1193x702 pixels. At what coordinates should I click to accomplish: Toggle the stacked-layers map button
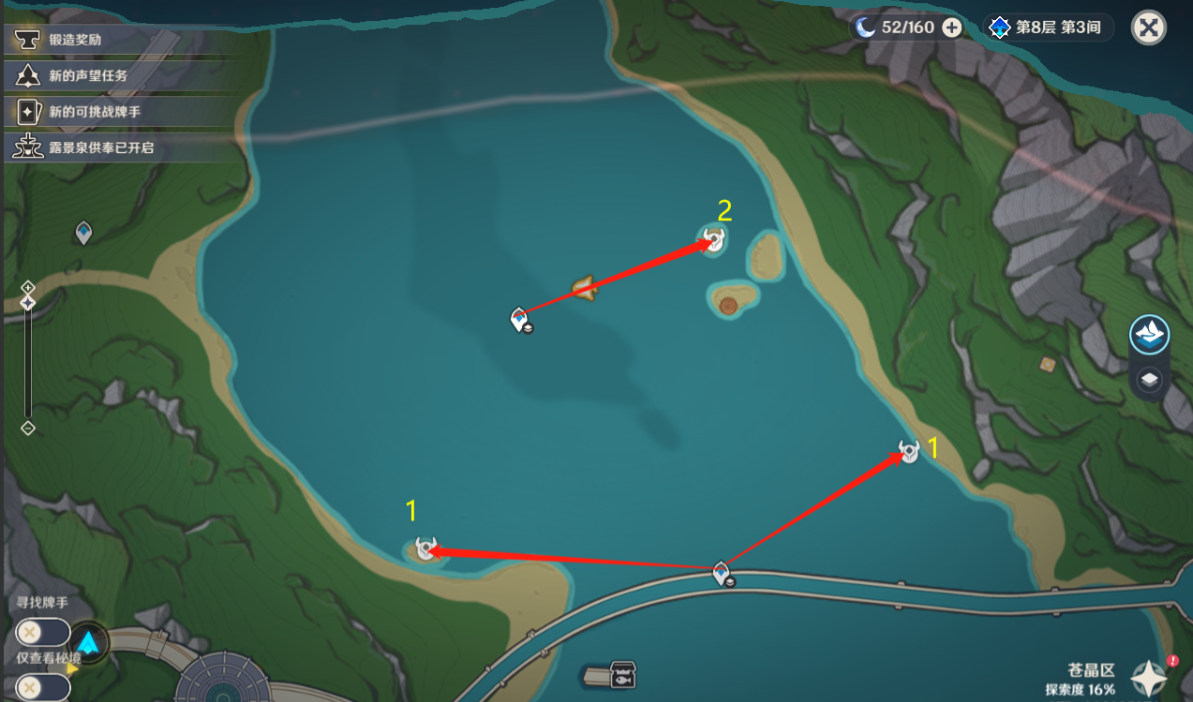click(x=1150, y=379)
